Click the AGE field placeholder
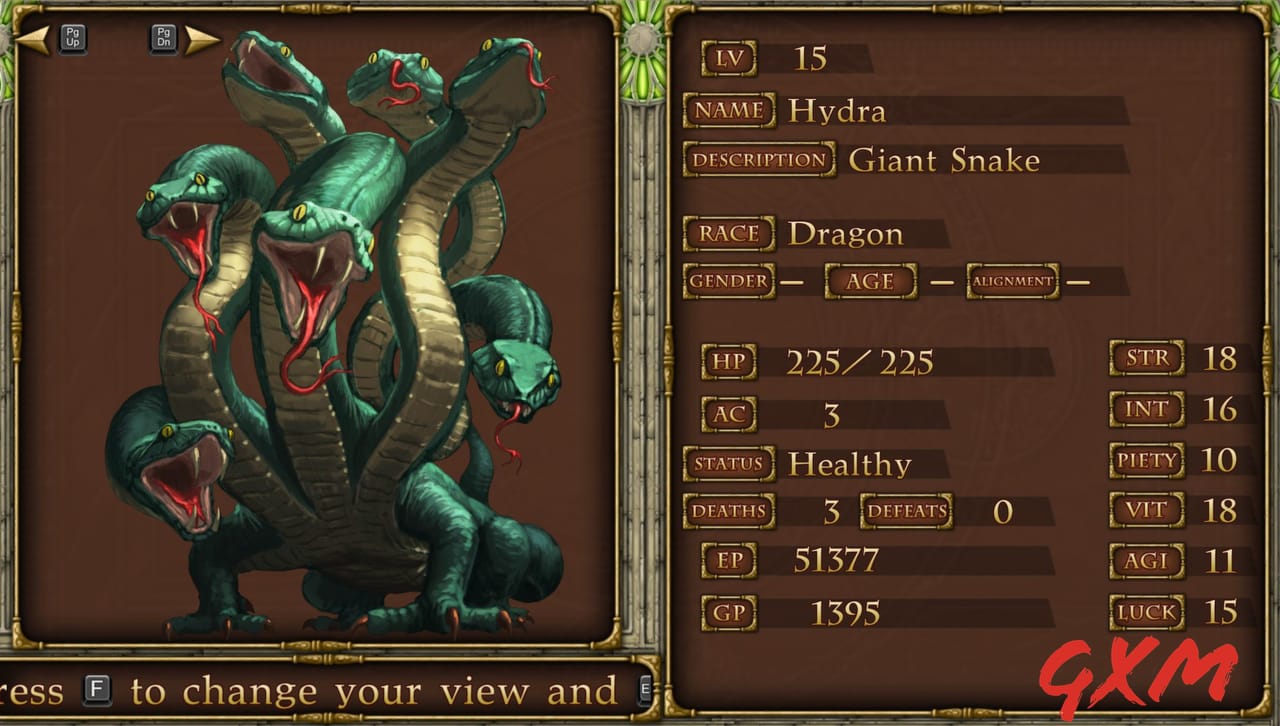The image size is (1280, 726). (870, 282)
